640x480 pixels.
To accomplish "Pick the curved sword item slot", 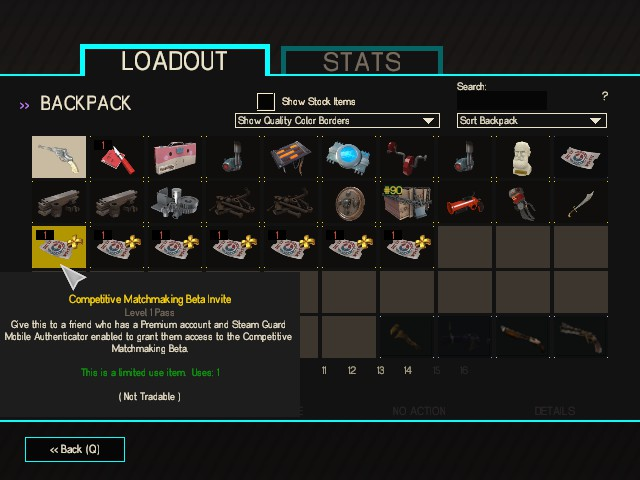I will point(582,203).
